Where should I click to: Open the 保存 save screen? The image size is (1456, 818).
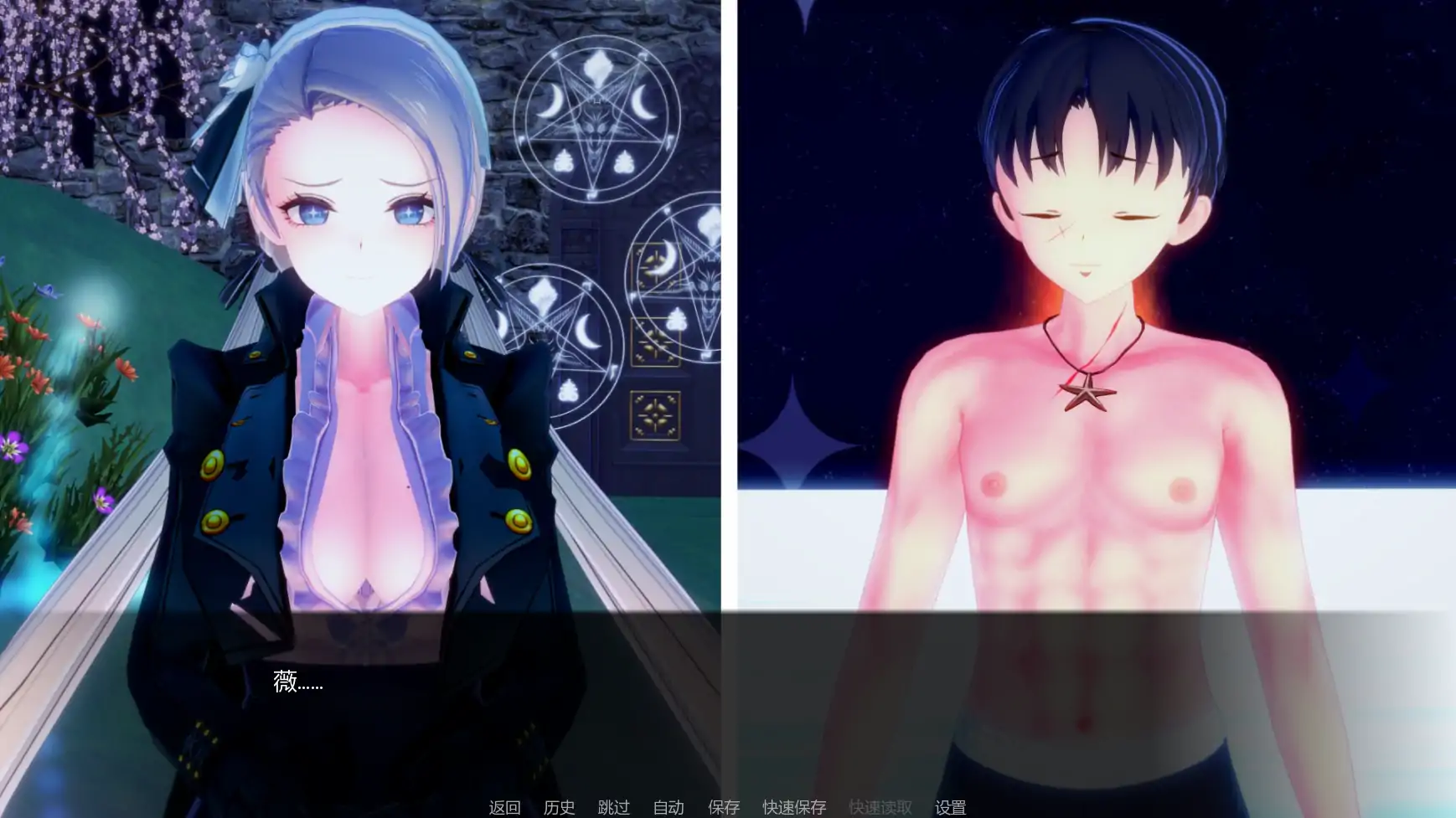[x=723, y=808]
